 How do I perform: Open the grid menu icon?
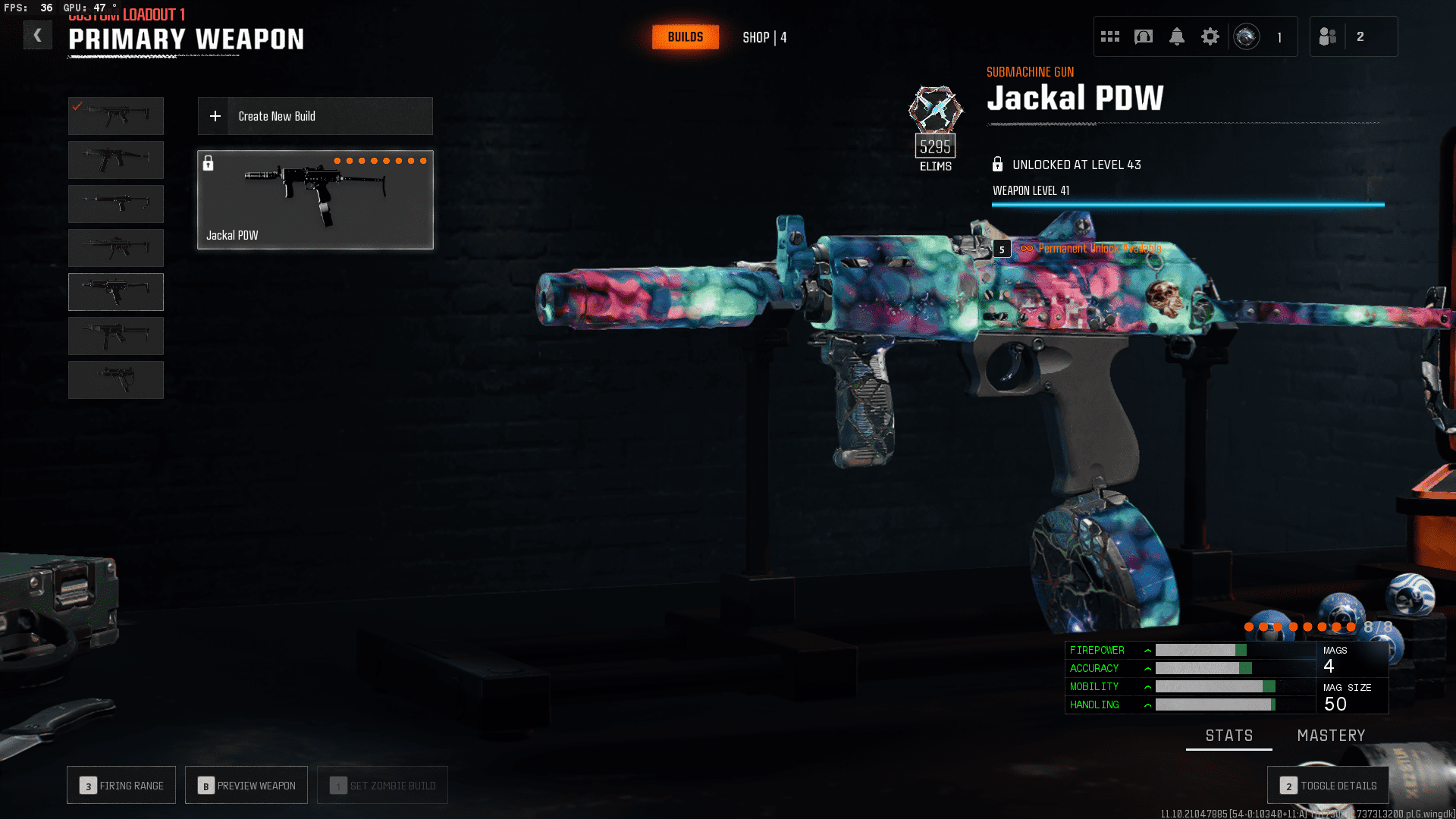[1110, 36]
